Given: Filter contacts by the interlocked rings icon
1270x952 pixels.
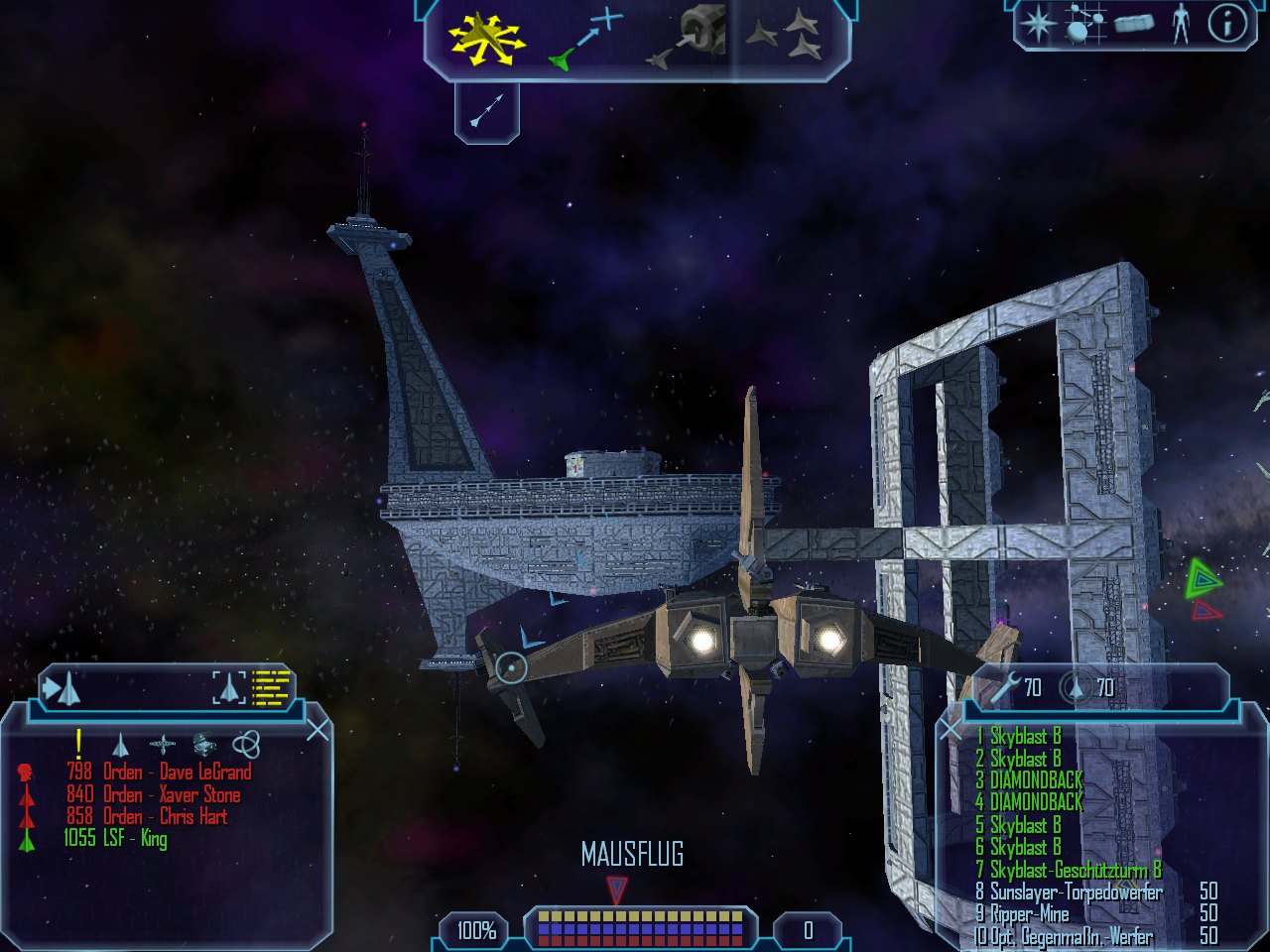Looking at the screenshot, I should 245,744.
